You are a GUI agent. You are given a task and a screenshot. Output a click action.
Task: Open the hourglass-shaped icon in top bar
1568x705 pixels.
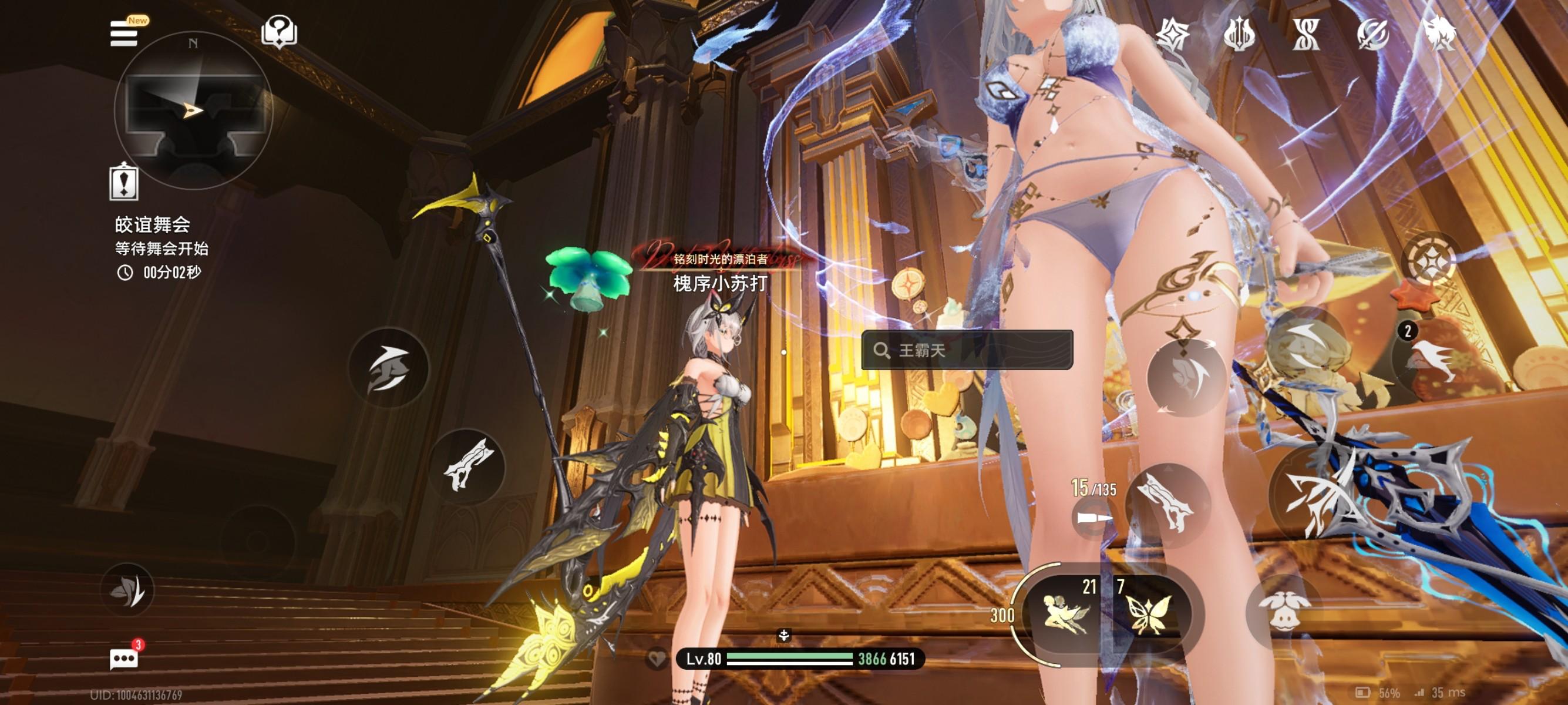coord(1305,33)
